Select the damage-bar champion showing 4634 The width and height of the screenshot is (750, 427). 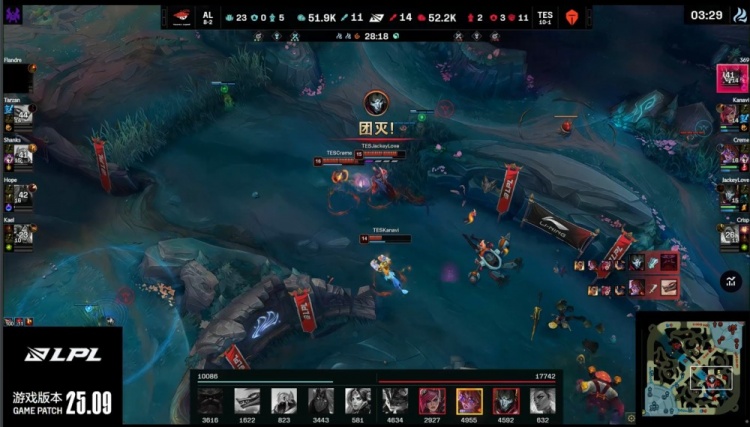tap(395, 401)
